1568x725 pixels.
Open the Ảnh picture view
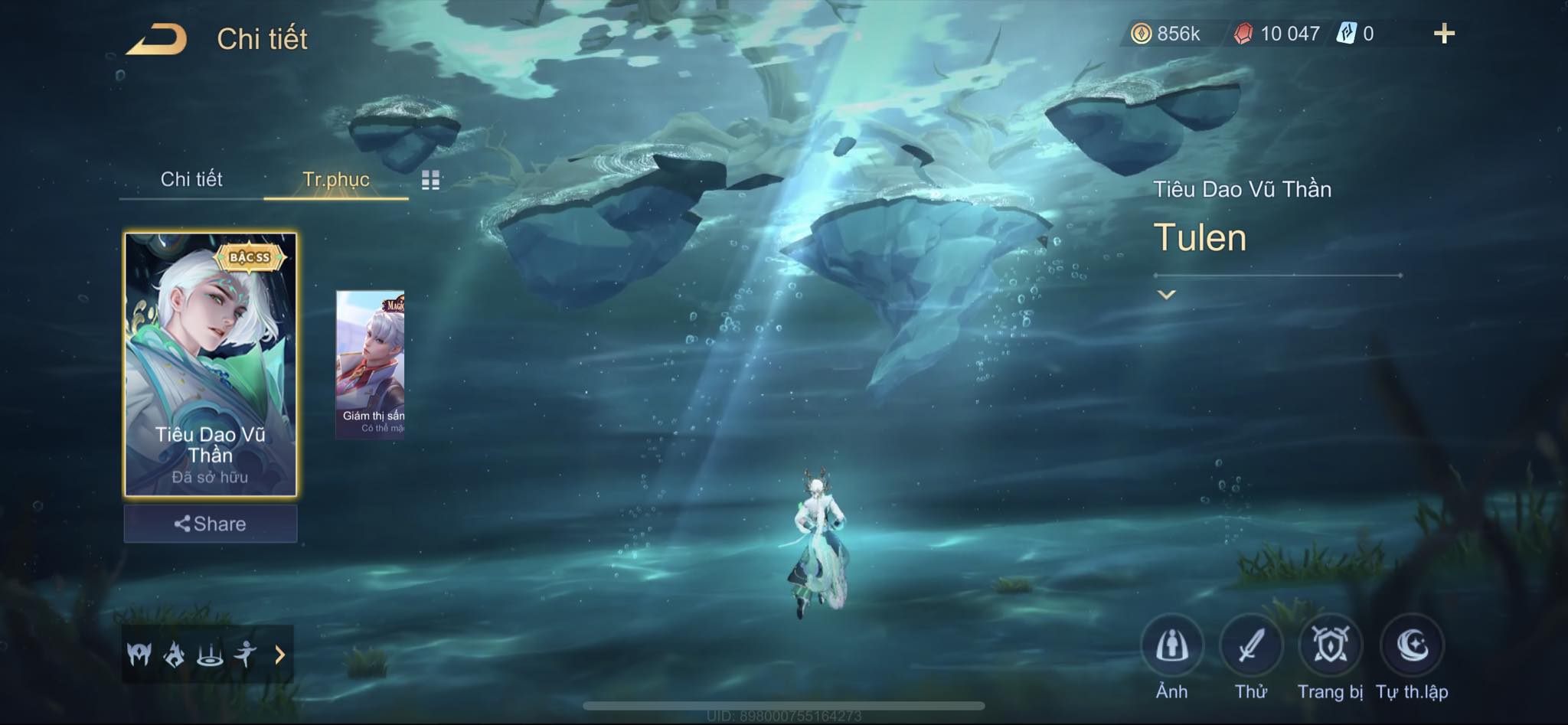[1171, 647]
